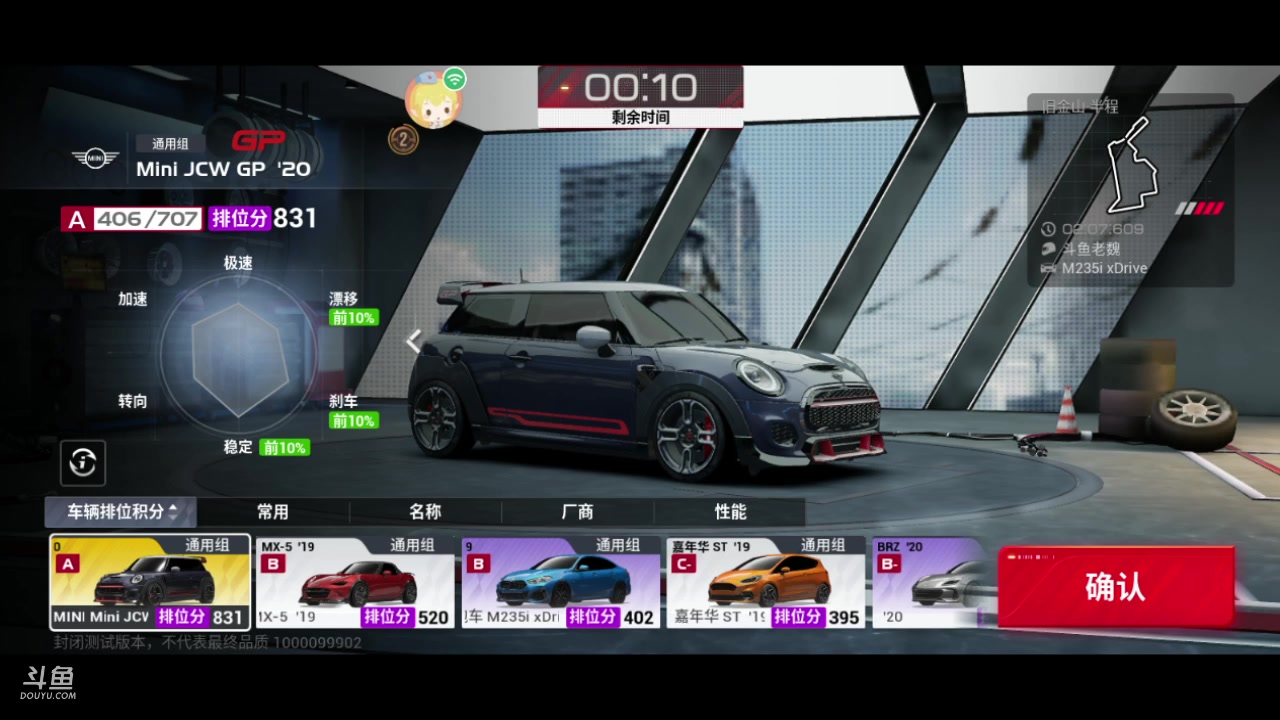Select the orange 嘉年华 ST '19 card
The width and height of the screenshot is (1280, 720).
click(x=766, y=582)
